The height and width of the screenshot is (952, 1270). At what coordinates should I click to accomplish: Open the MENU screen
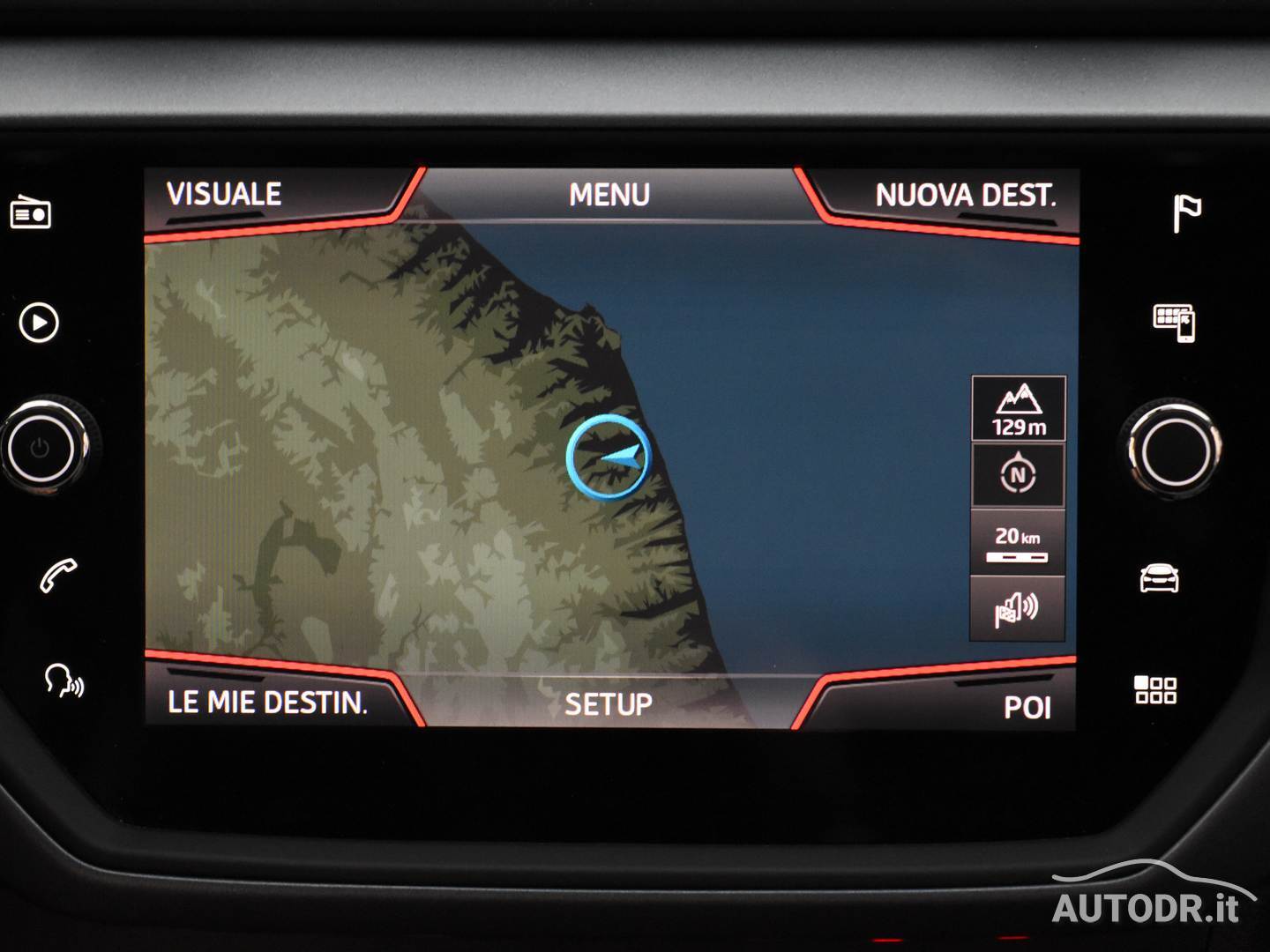[609, 194]
